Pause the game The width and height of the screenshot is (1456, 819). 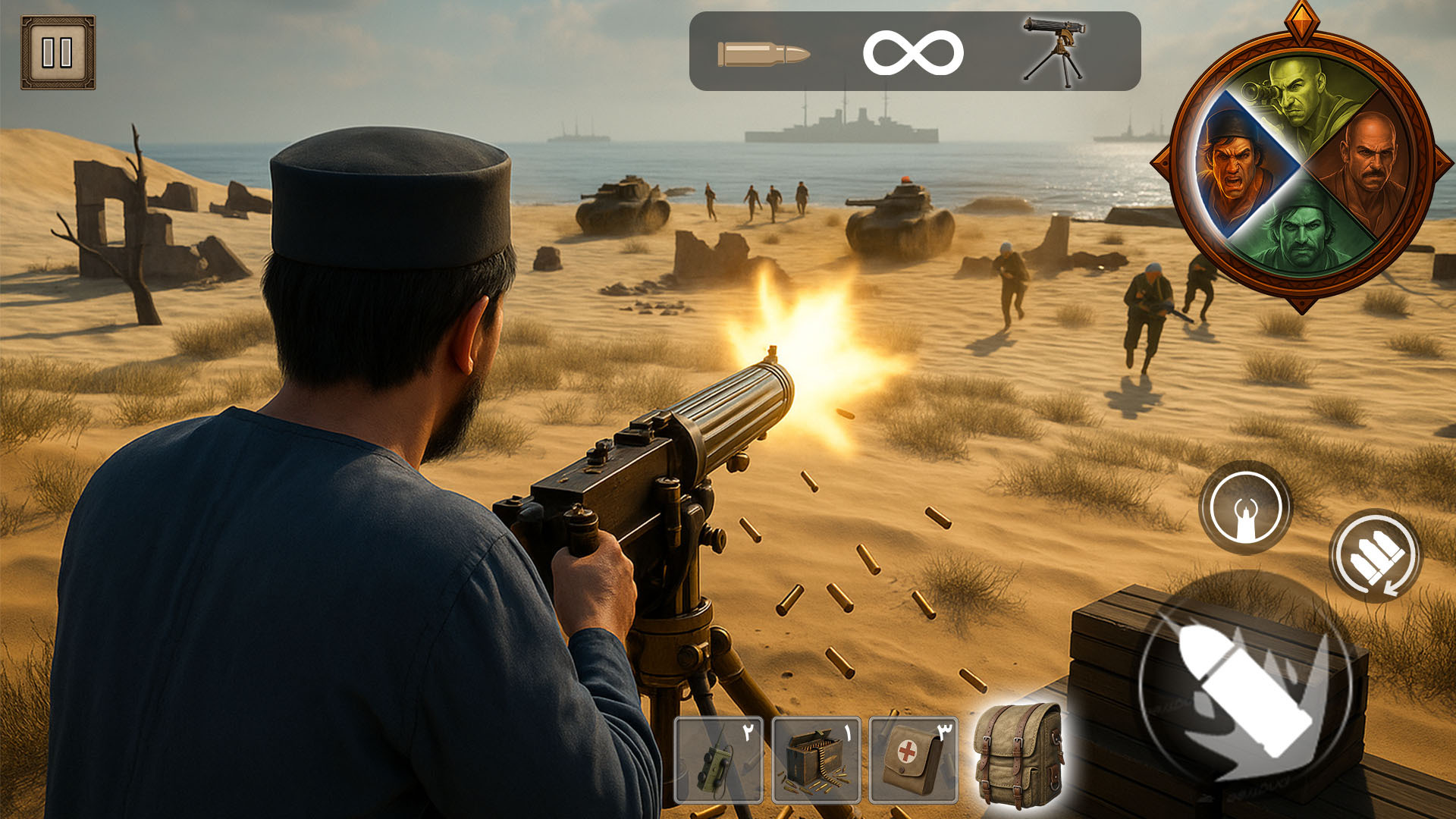[x=58, y=52]
